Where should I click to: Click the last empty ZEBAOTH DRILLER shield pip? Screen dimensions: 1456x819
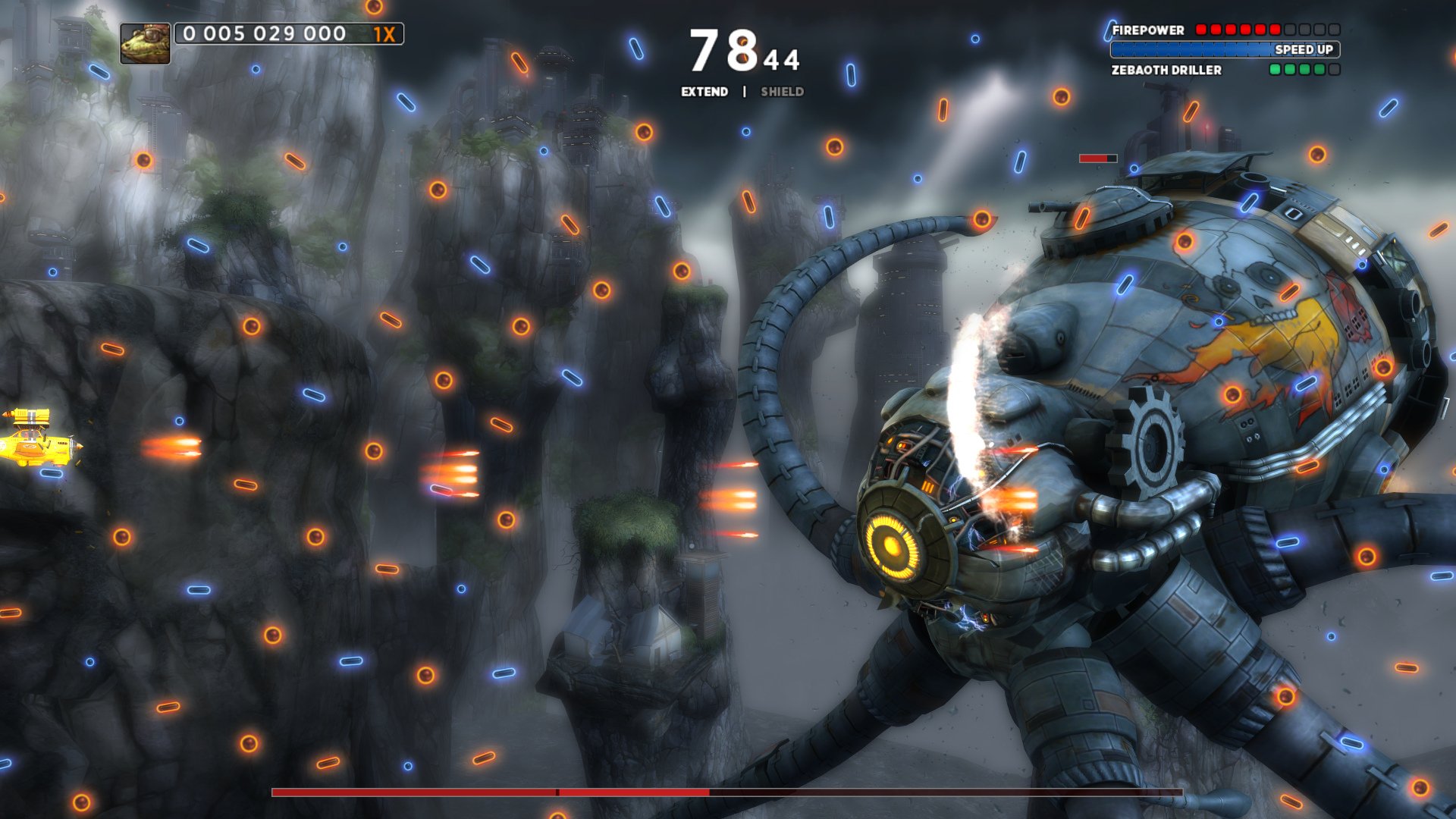(1333, 70)
